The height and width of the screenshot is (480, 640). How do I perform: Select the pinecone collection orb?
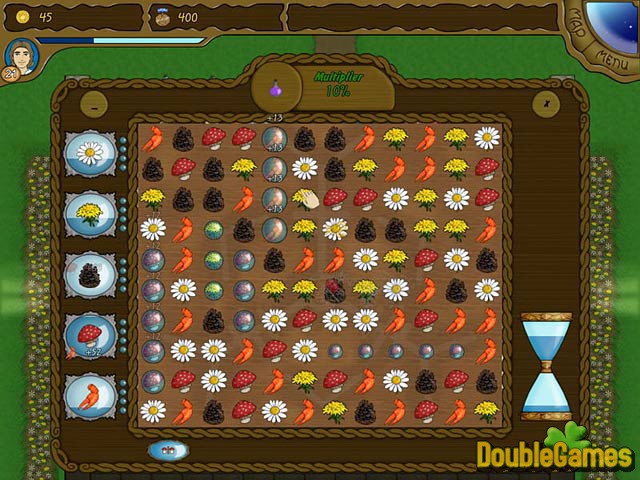pyautogui.click(x=91, y=273)
